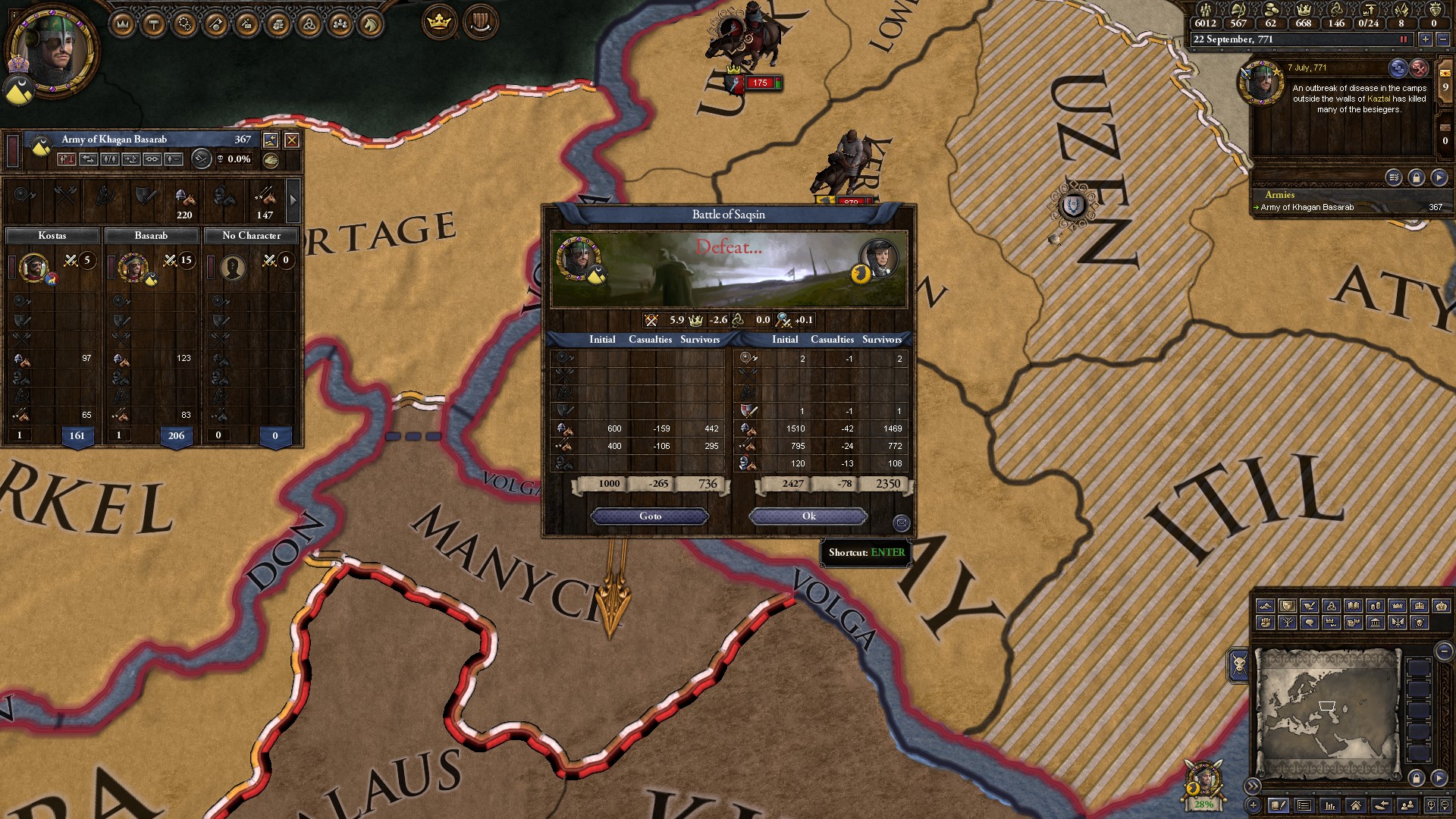This screenshot has width=1456, height=819.
Task: Go to capital using the home icon below the minimap
Action: pyautogui.click(x=1356, y=807)
